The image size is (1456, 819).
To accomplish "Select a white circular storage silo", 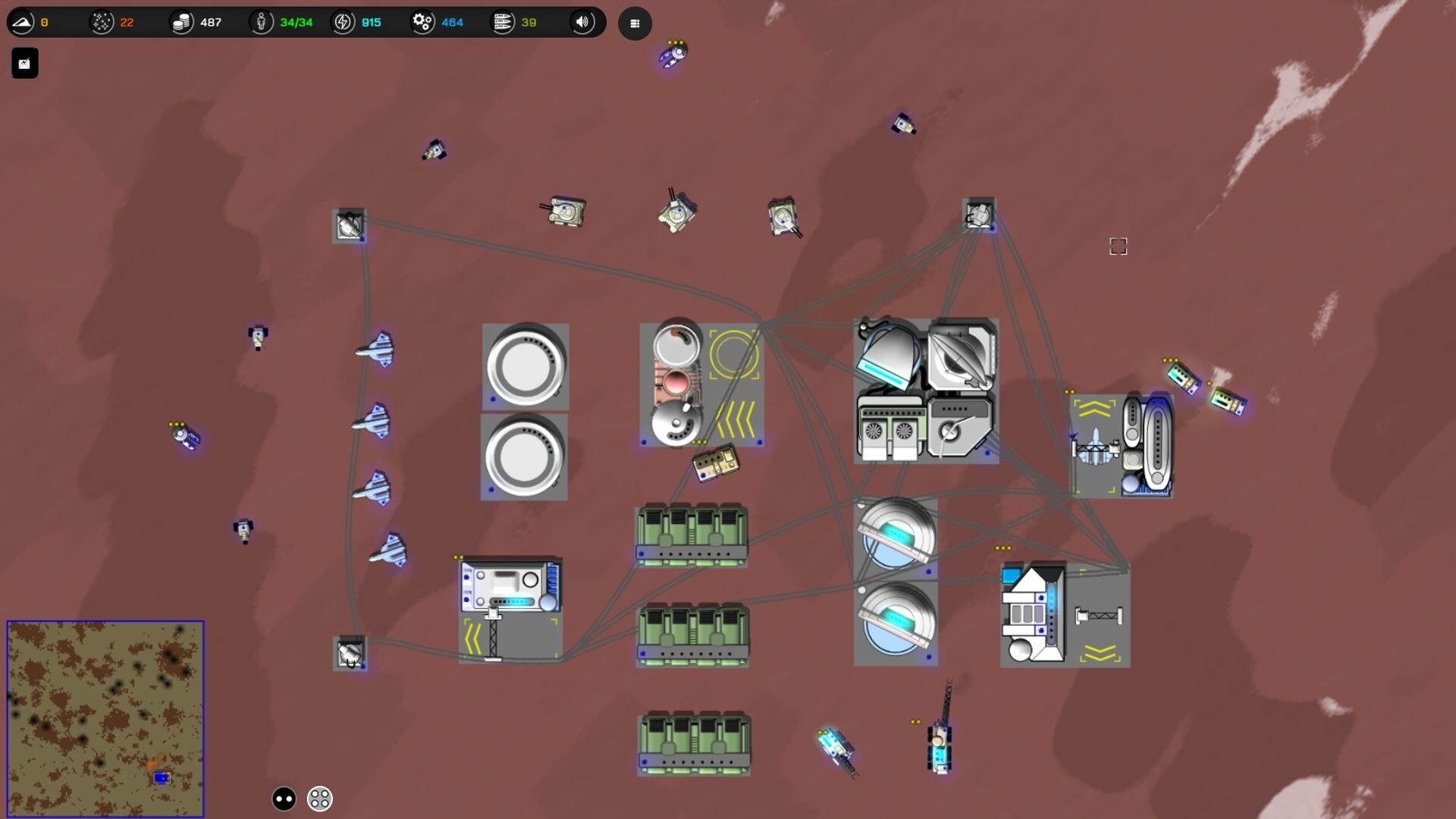I will (x=525, y=367).
